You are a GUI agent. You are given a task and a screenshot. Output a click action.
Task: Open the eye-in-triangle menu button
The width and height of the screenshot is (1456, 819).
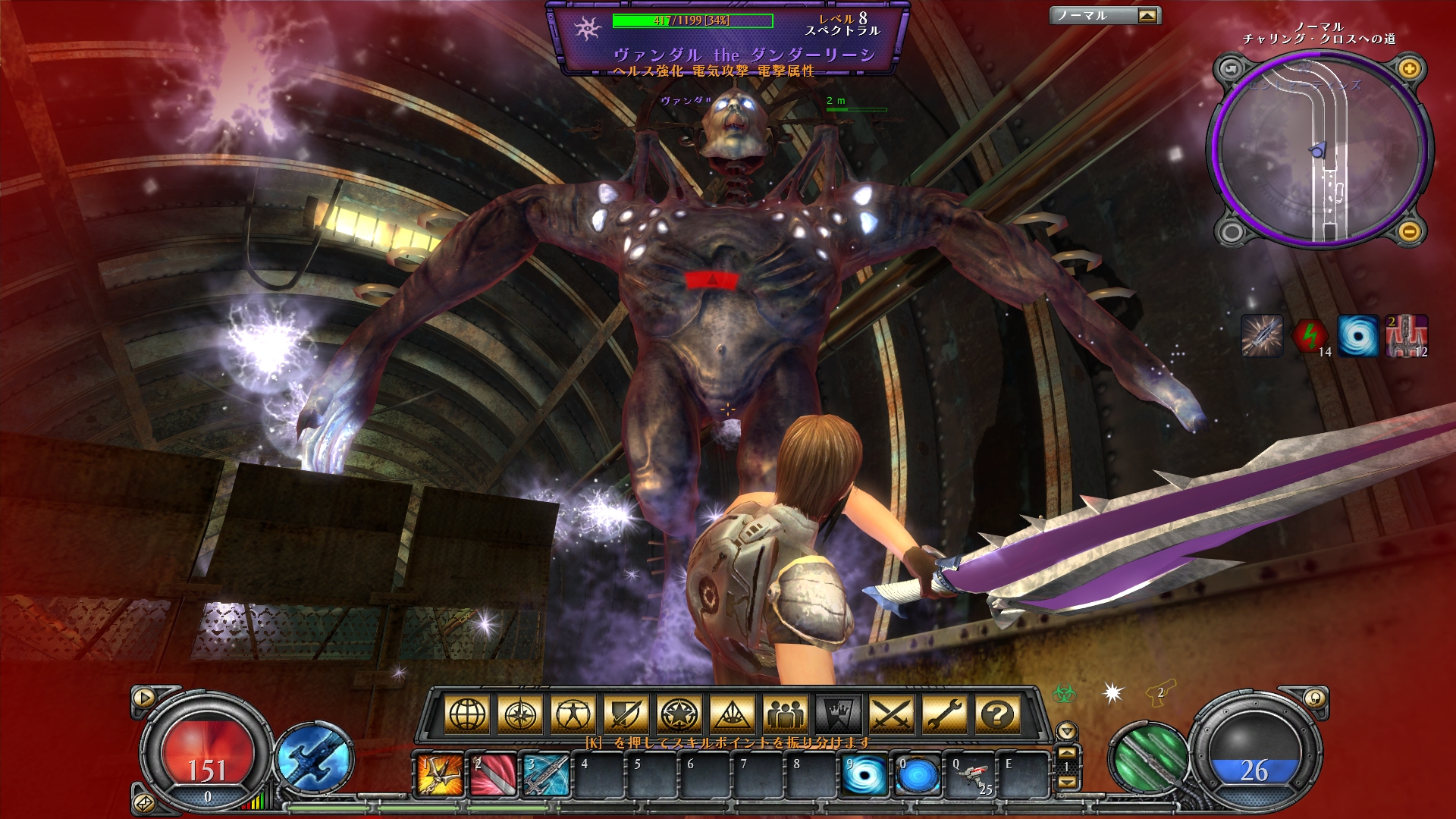pyautogui.click(x=733, y=714)
